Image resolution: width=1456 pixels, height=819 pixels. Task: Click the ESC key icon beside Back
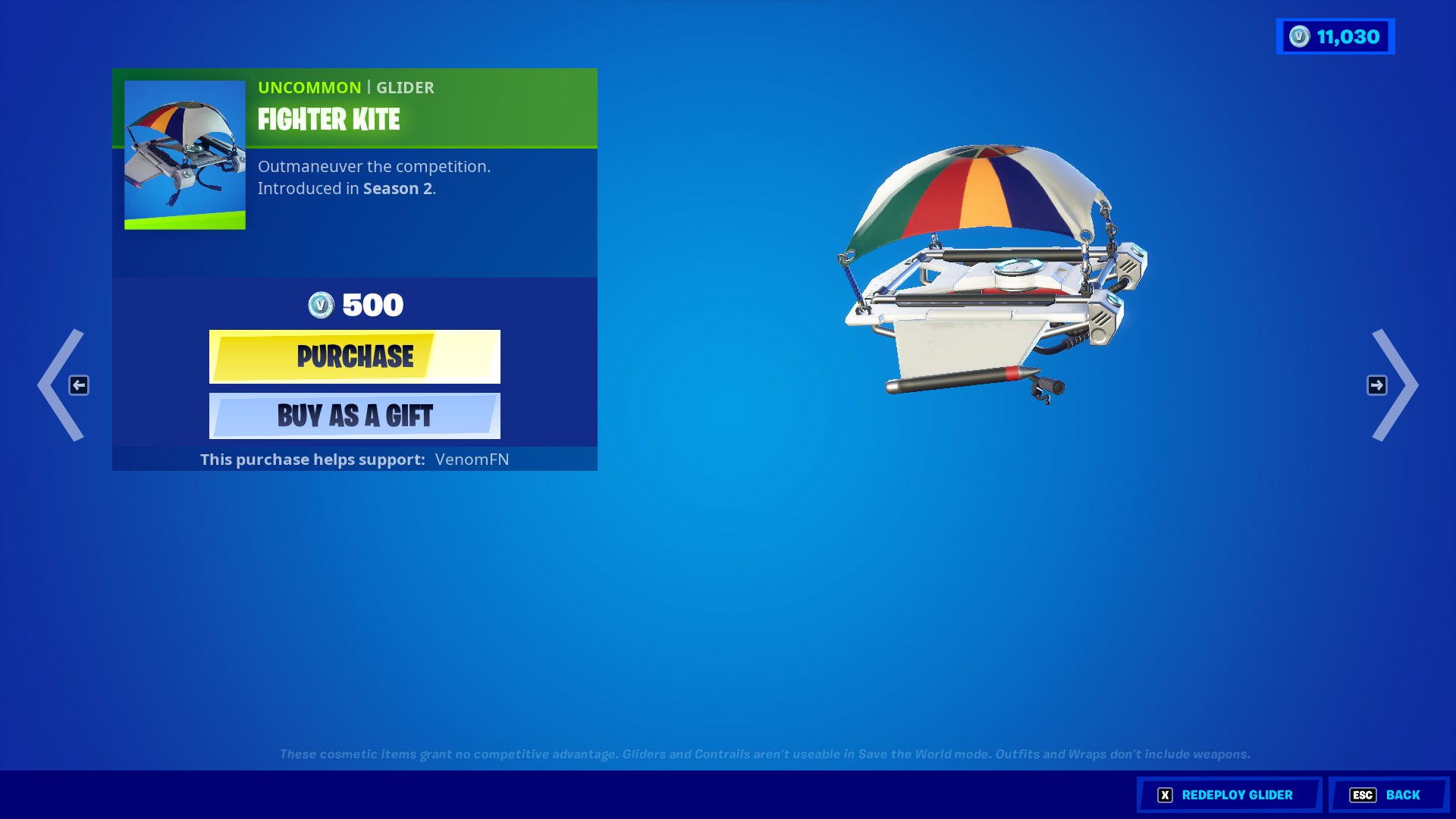pyautogui.click(x=1363, y=795)
